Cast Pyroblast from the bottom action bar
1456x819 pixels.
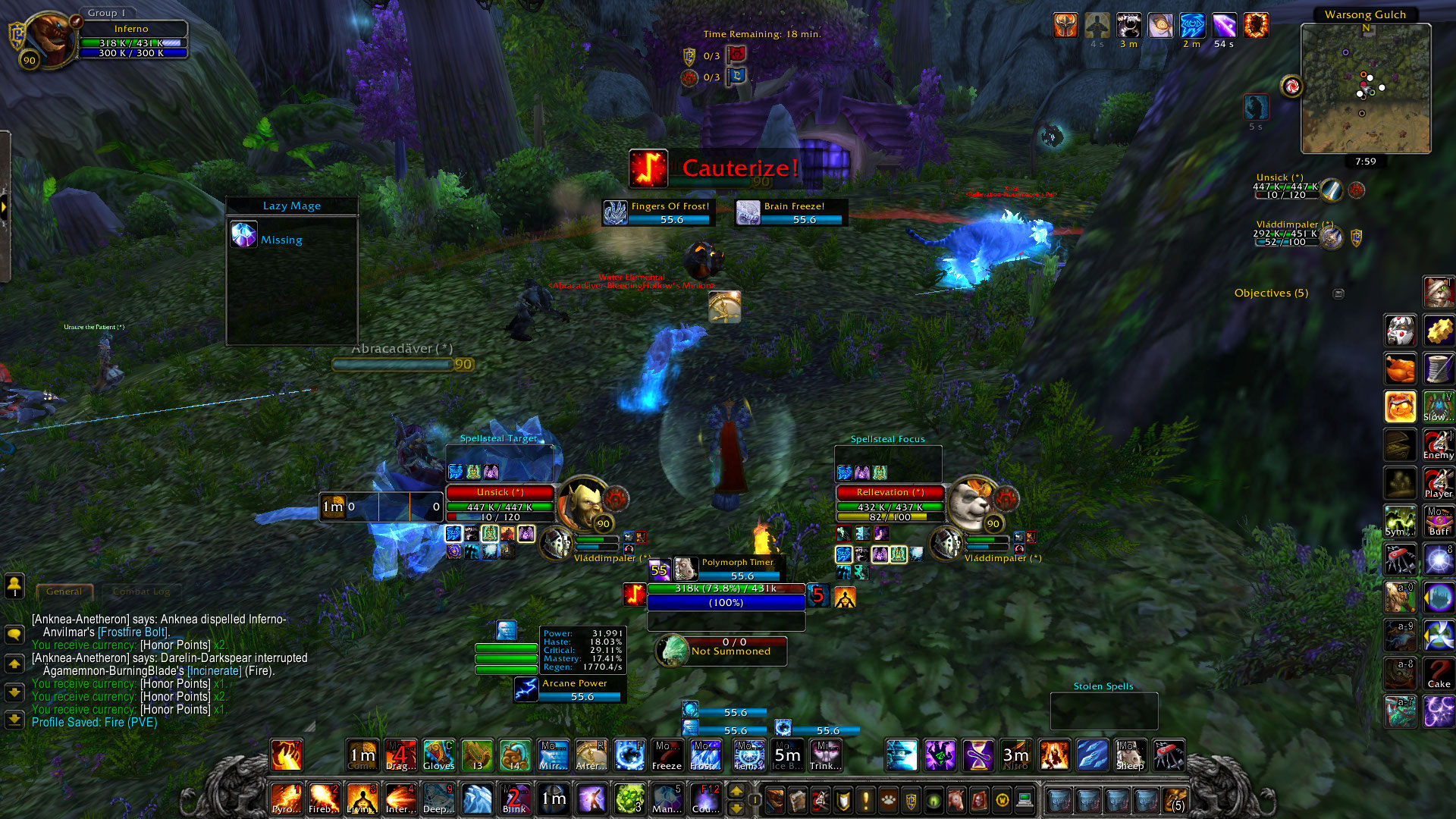286,799
